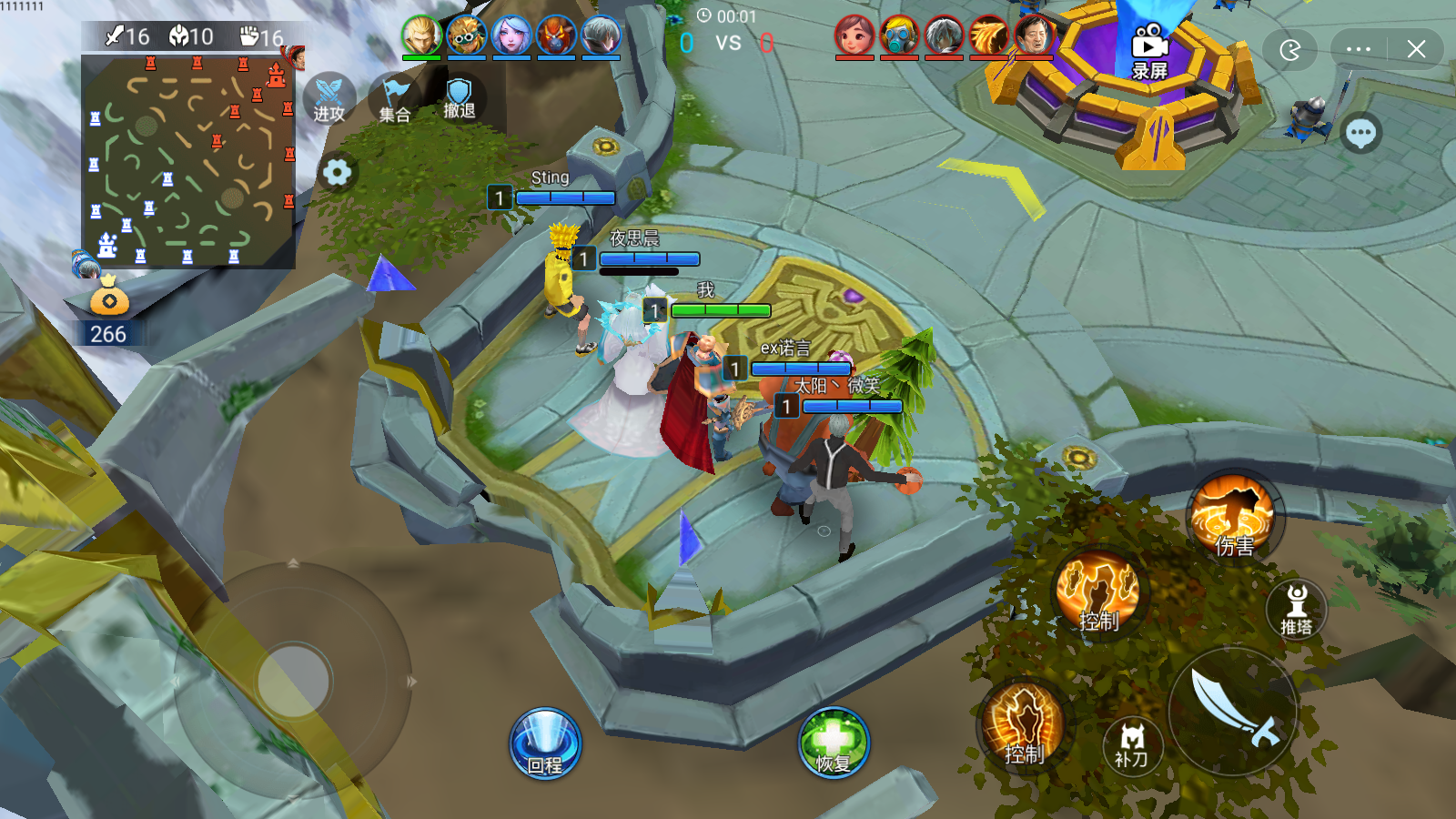Activate the 回程 recall spell

[545, 743]
